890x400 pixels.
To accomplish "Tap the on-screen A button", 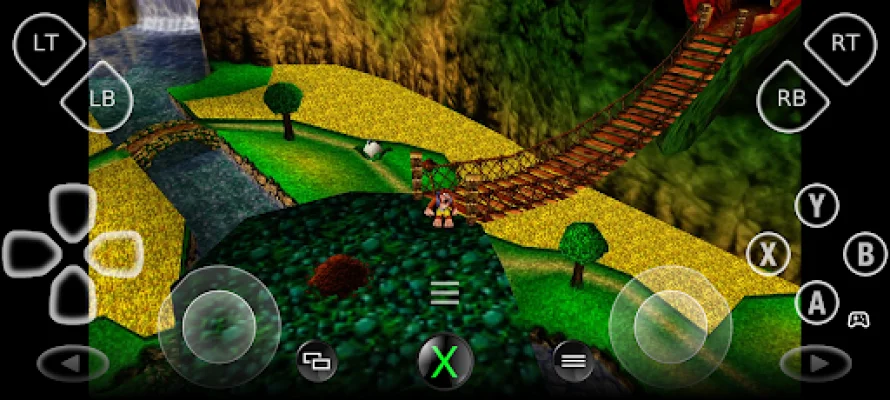I will [x=817, y=300].
